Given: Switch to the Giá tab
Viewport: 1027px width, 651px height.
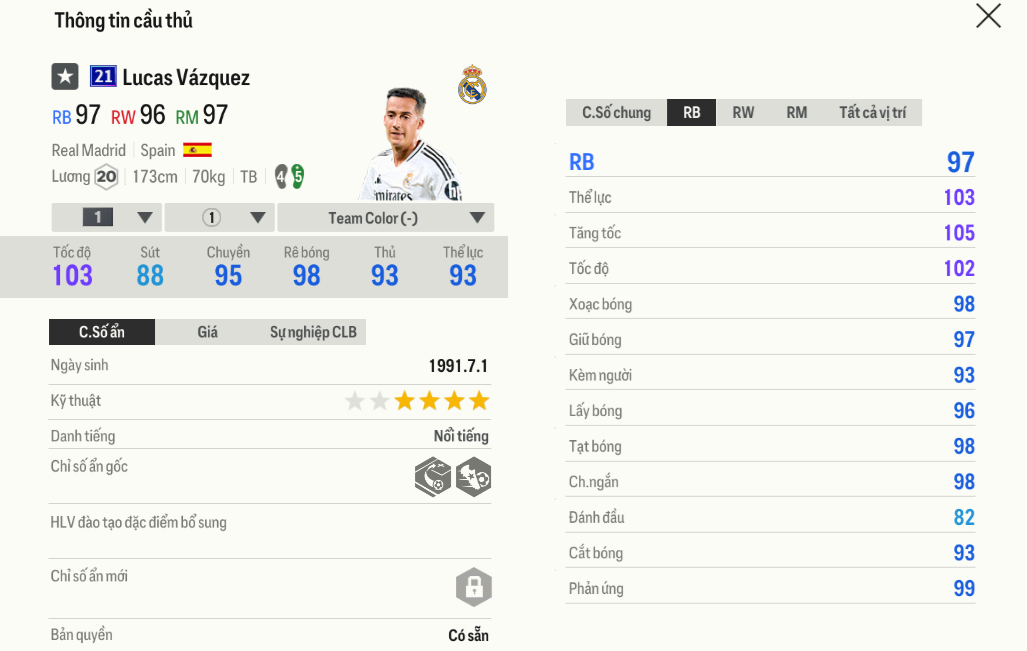Looking at the screenshot, I should click(x=207, y=332).
